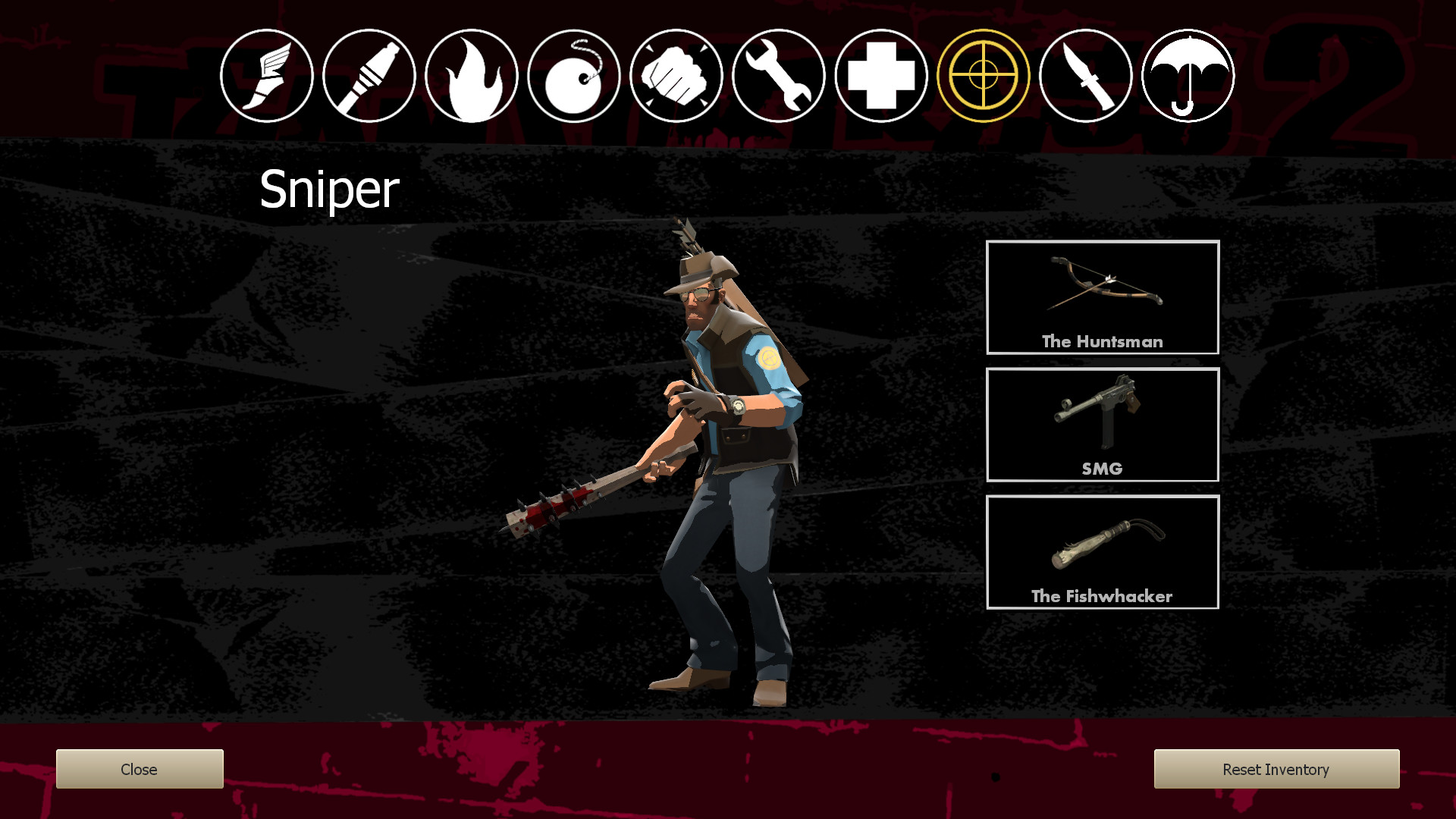Screen dimensions: 1456x819
Task: Click the SMG weapon label
Action: tap(1102, 469)
